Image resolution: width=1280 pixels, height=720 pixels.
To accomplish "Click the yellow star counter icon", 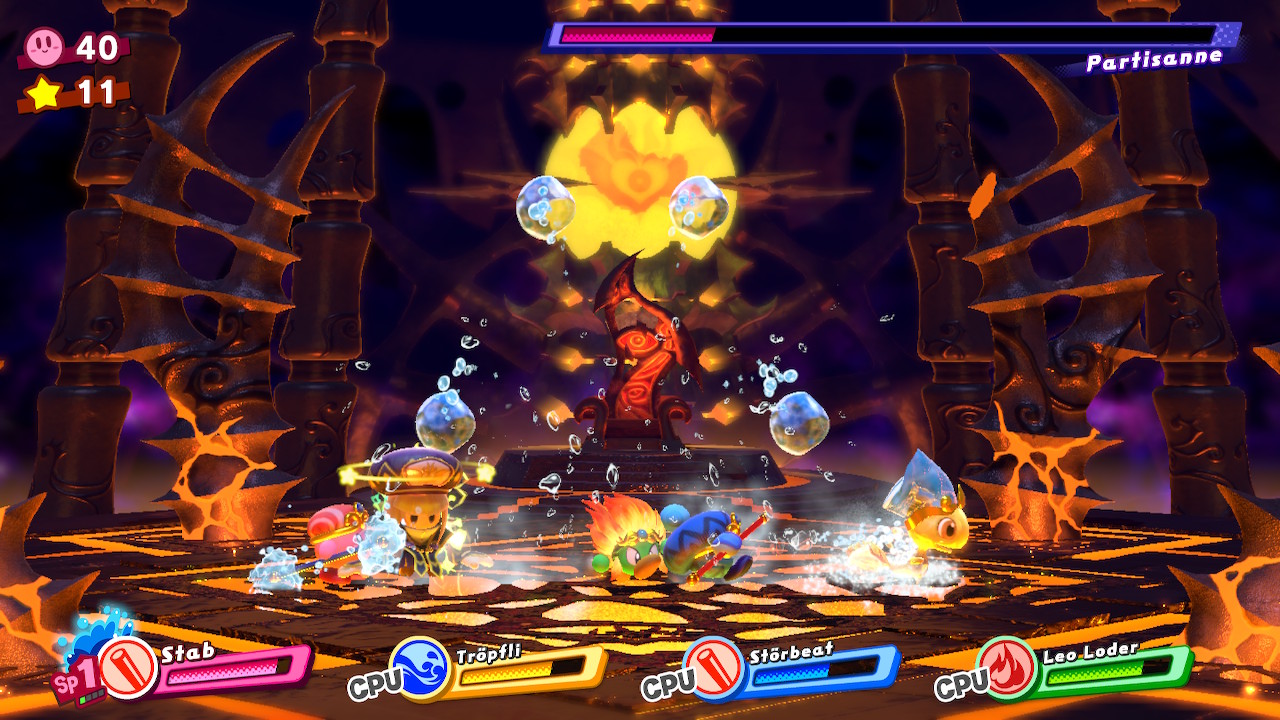I will pos(44,93).
